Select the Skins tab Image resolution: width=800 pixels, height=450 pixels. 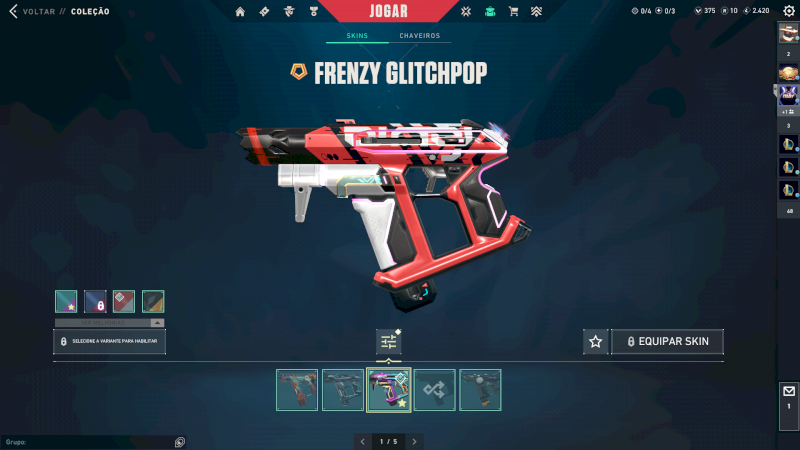click(357, 36)
